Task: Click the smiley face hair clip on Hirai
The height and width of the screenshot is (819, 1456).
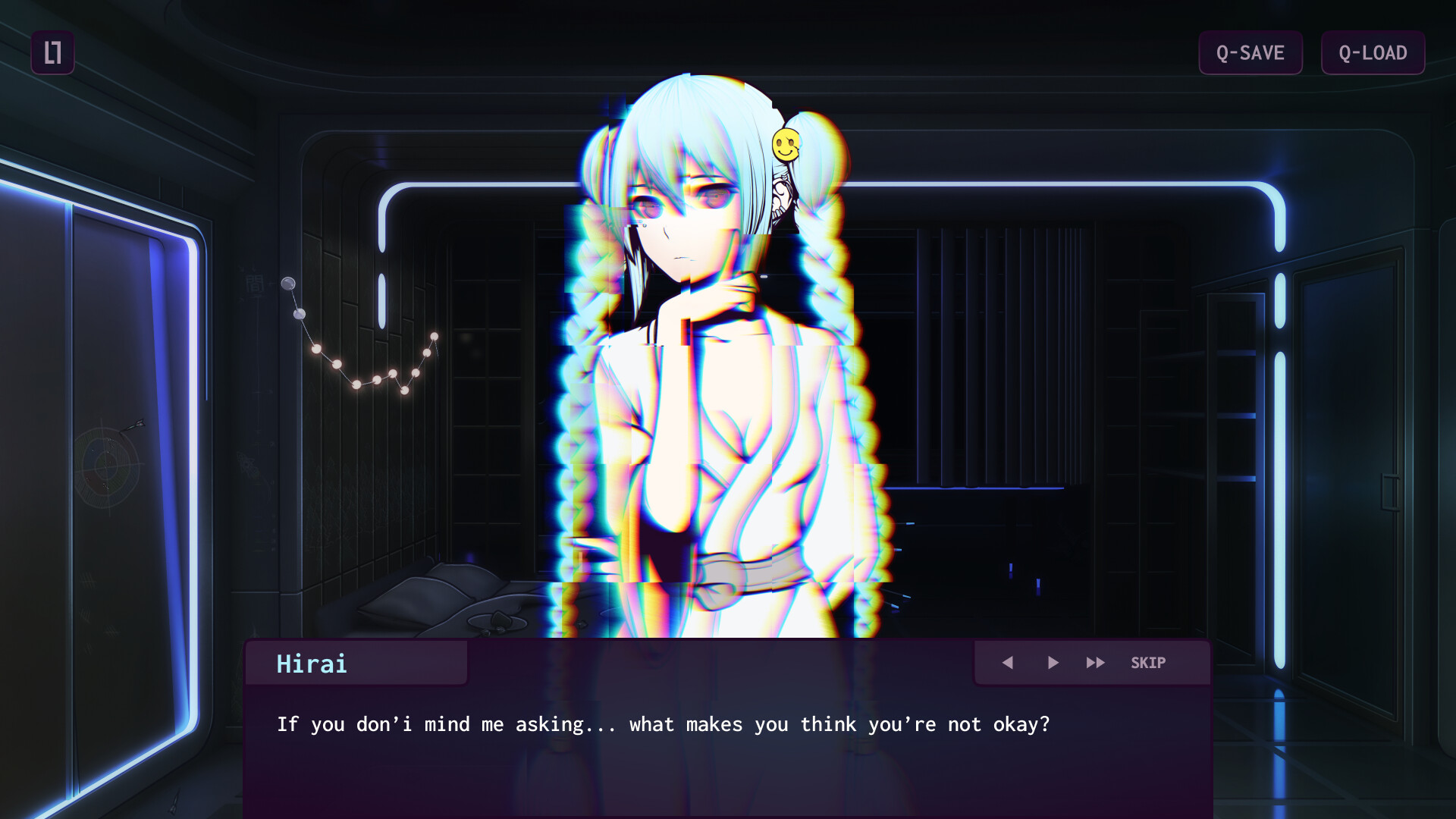Action: 787,143
